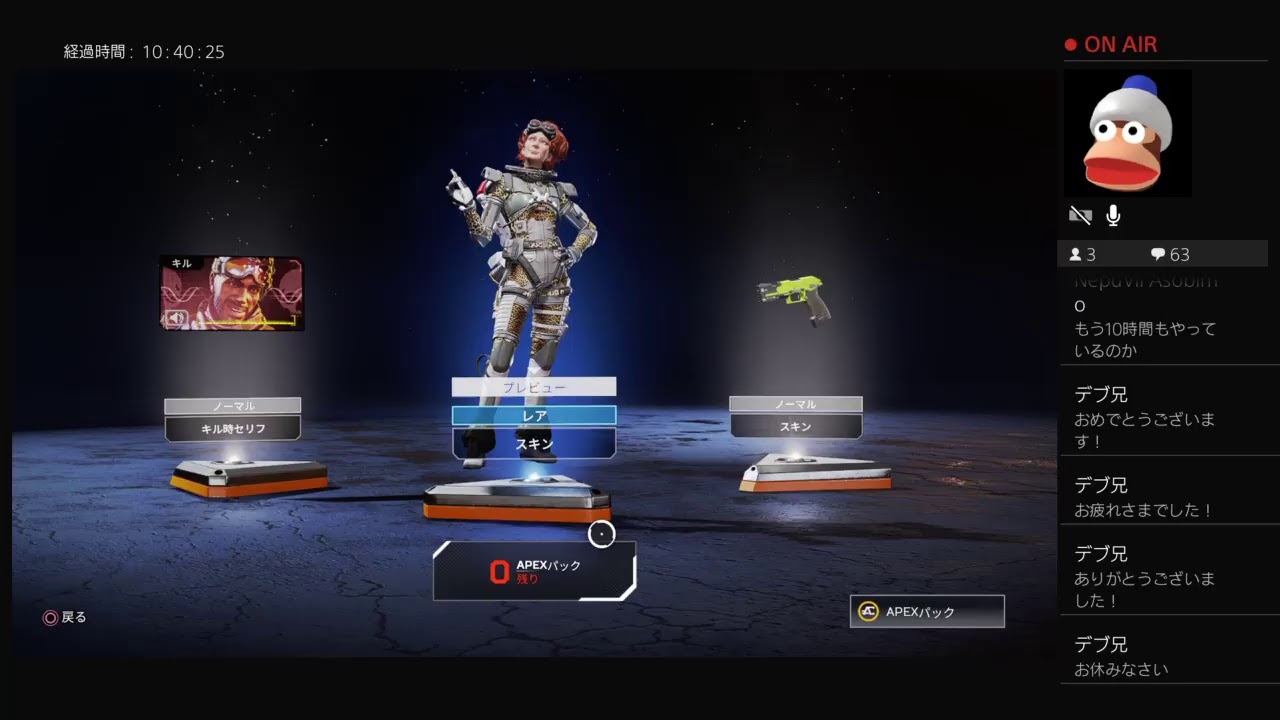Select the normal weapon skin label
The height and width of the screenshot is (720, 1280).
tap(796, 426)
